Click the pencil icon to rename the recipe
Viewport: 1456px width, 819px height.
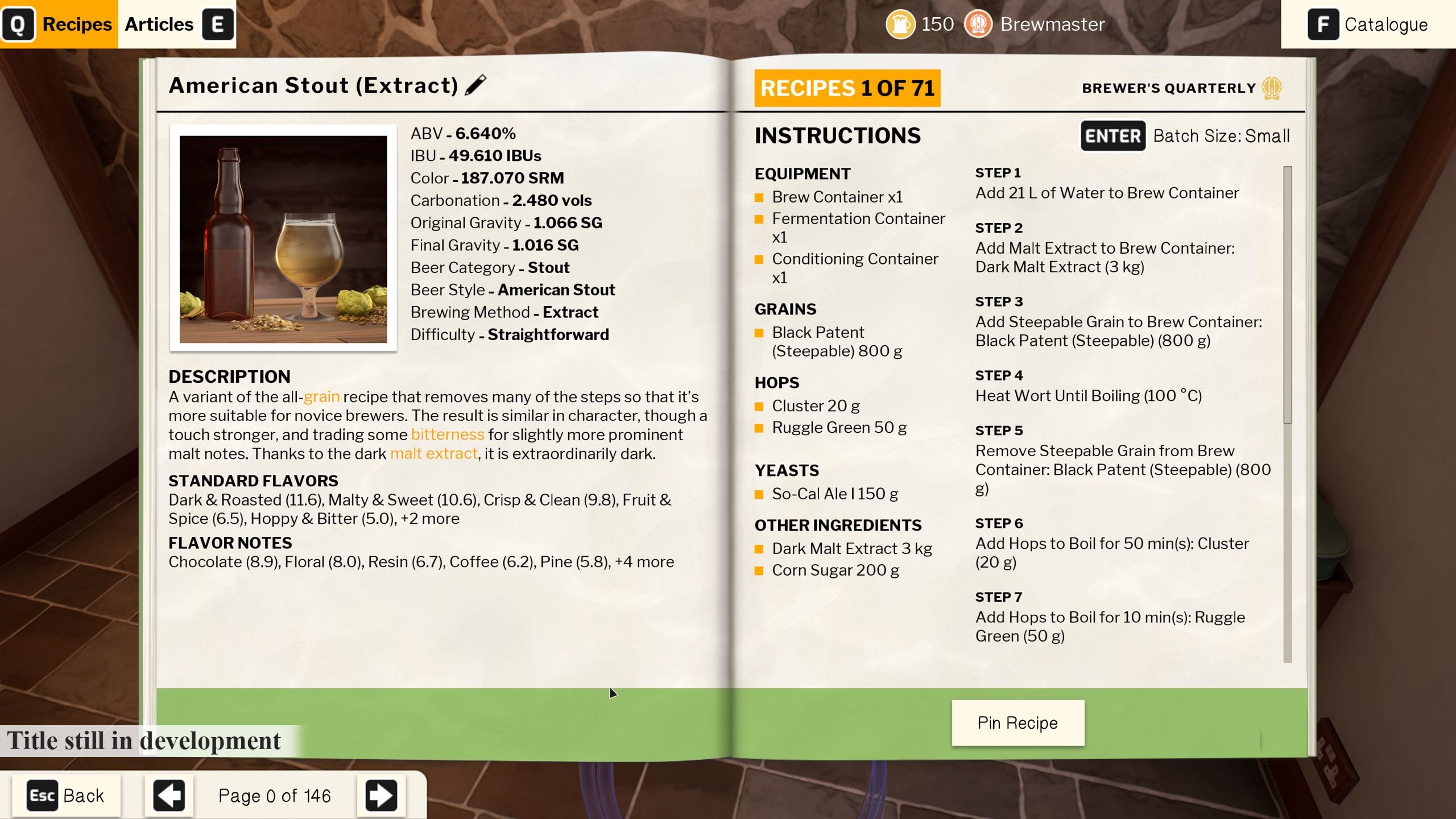[x=475, y=85]
